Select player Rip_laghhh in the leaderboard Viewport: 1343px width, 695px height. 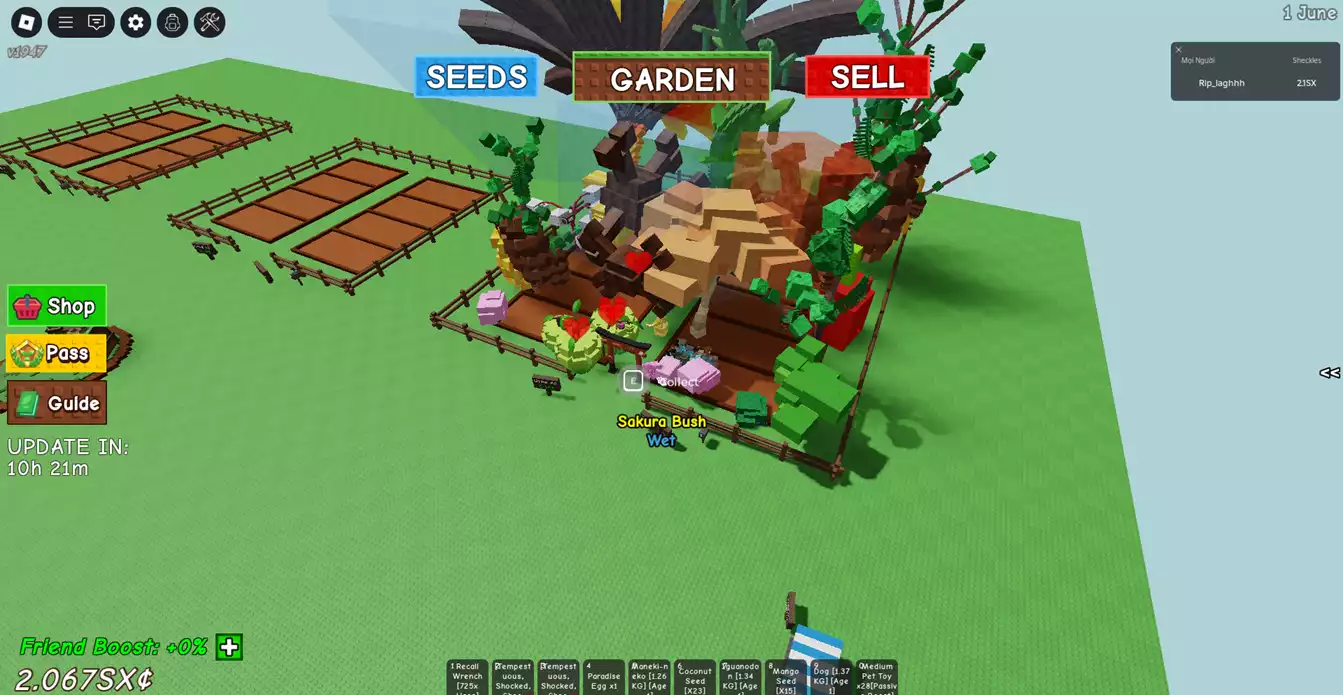pyautogui.click(x=1221, y=83)
